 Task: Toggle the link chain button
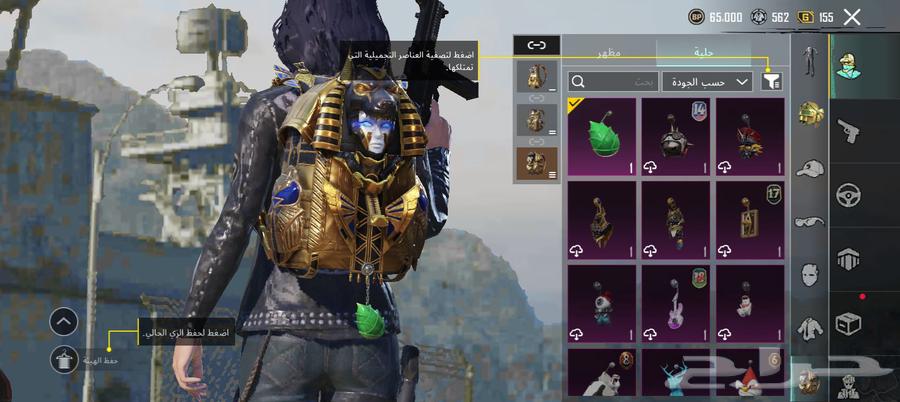pyautogui.click(x=537, y=45)
